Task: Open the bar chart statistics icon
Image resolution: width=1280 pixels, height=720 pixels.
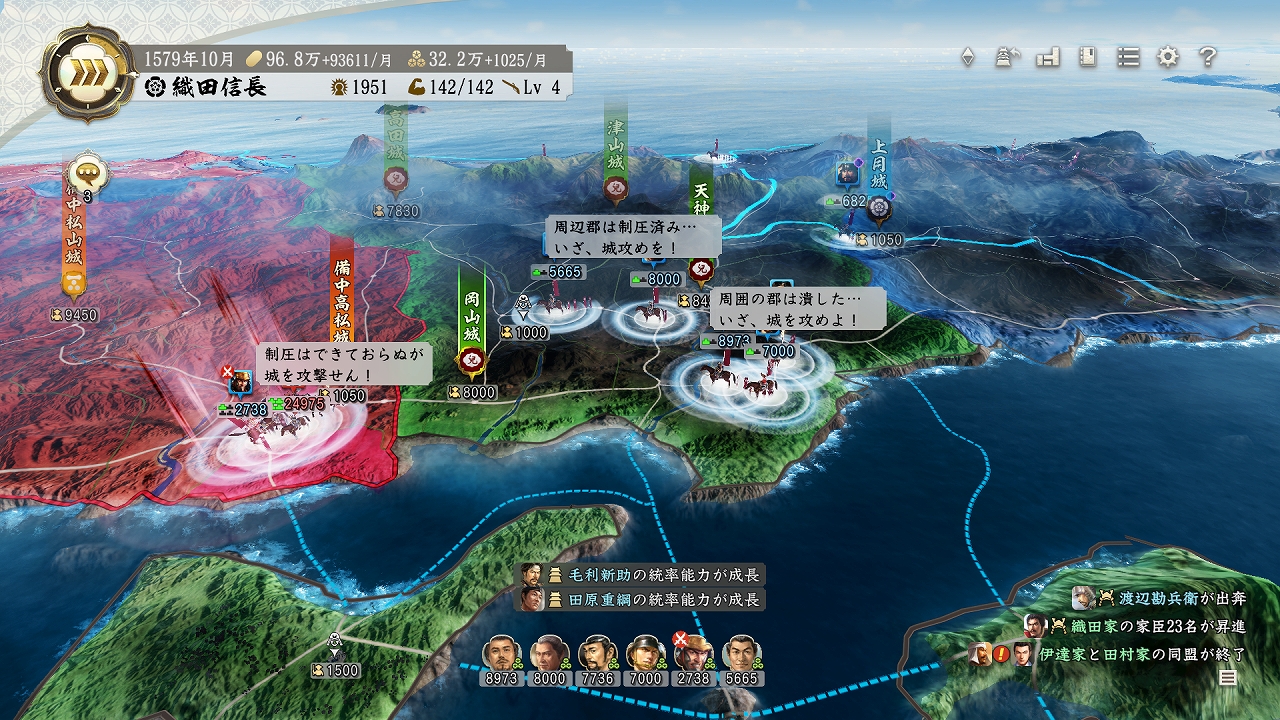Action: [x=1047, y=57]
